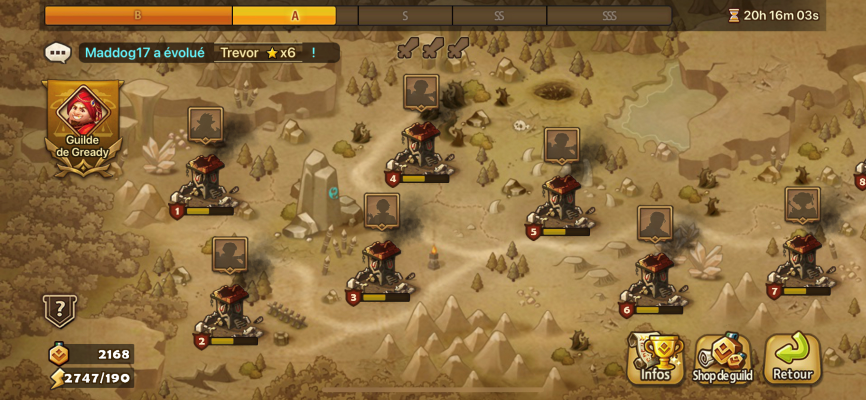This screenshot has height=400, width=866.
Task: Open the Infos trophy button
Action: click(655, 358)
